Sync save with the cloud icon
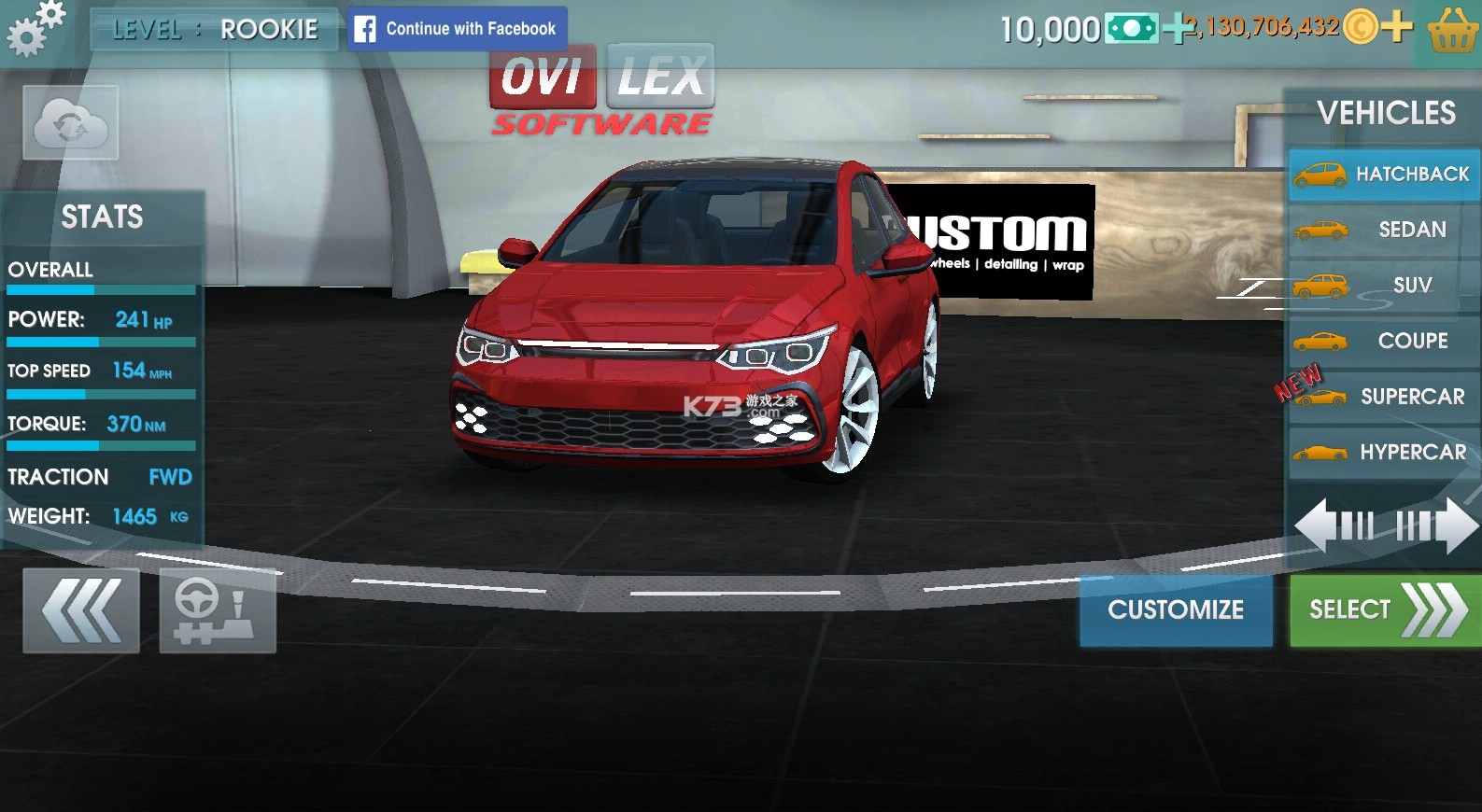 tap(71, 123)
